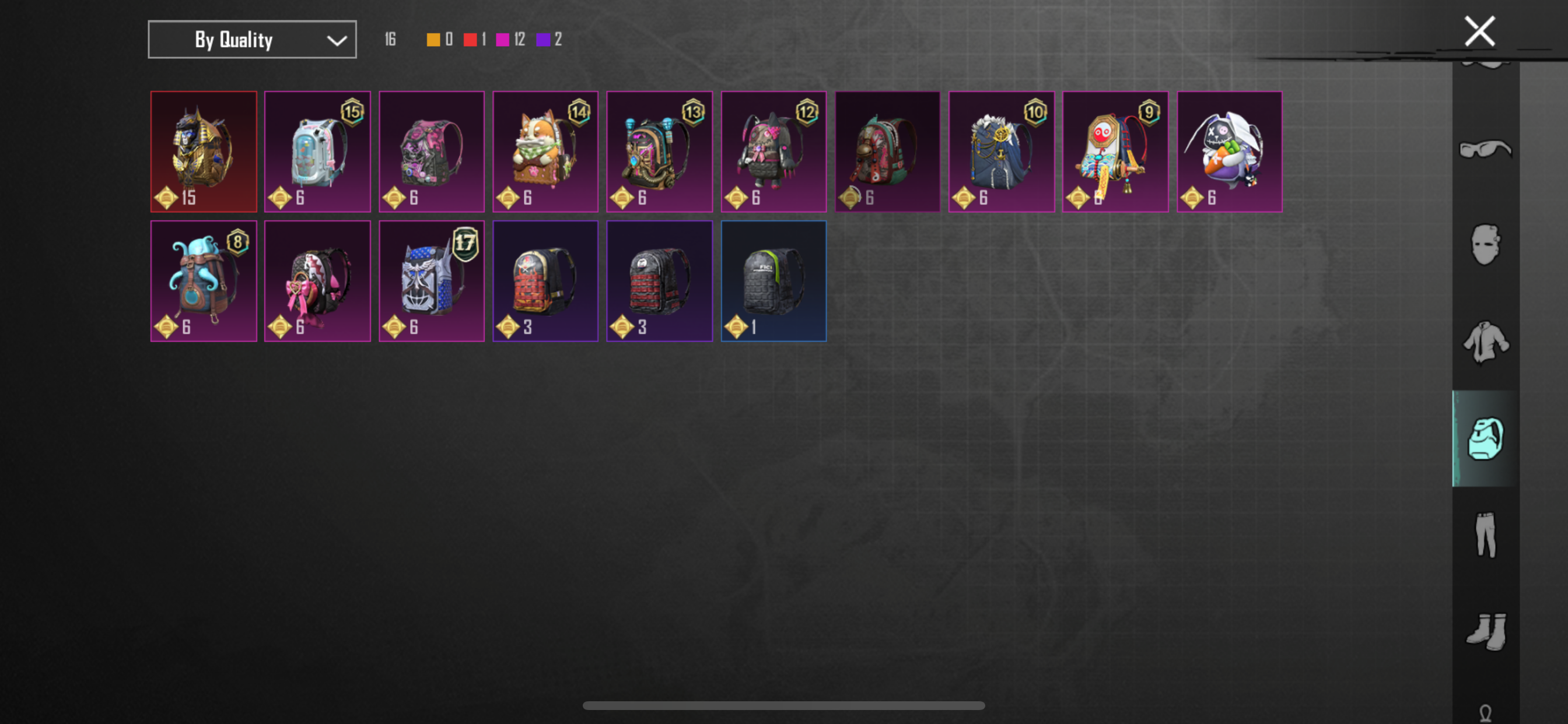Choose the corgi dog backpack
This screenshot has width=1568, height=724.
click(x=545, y=152)
